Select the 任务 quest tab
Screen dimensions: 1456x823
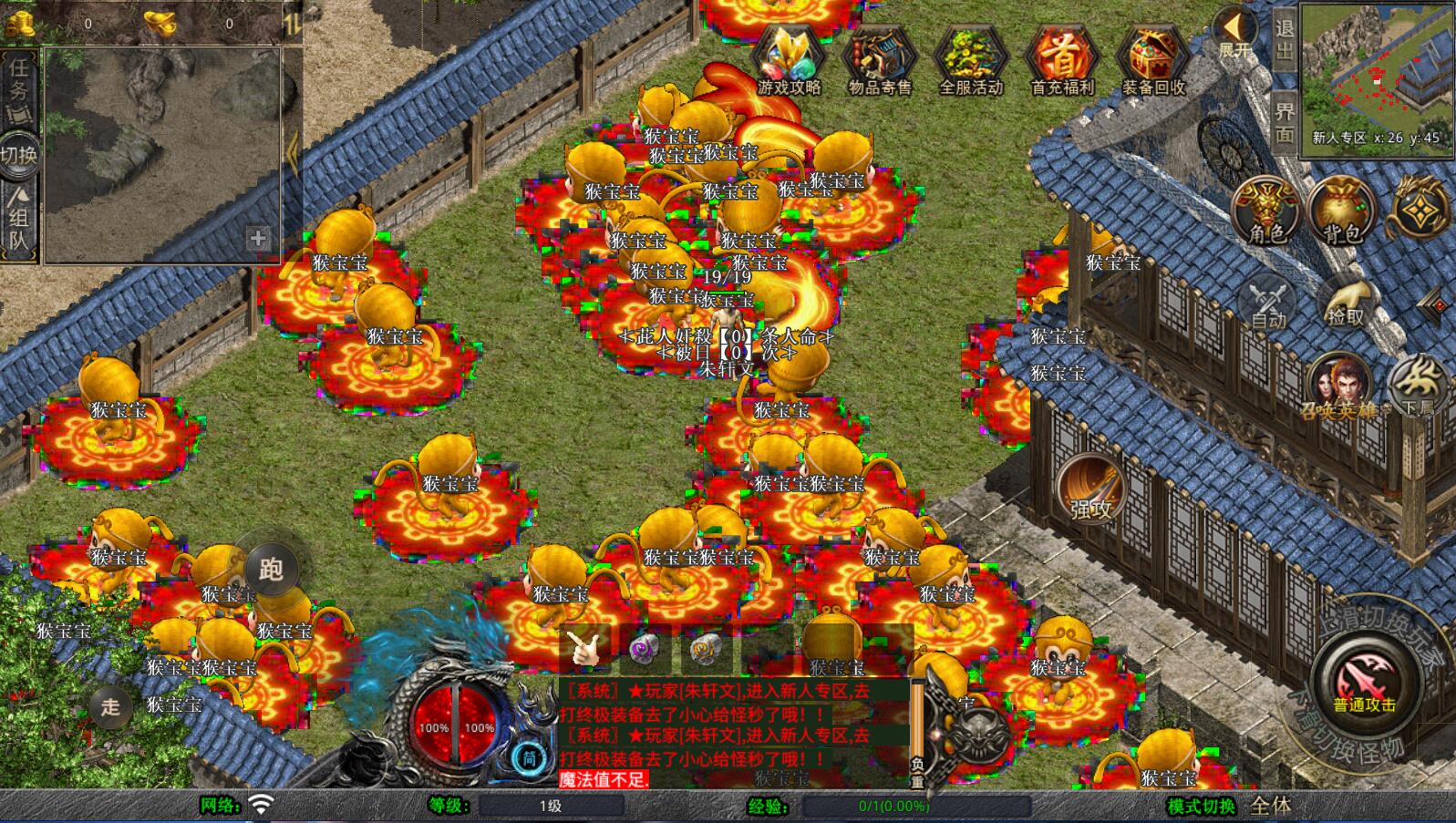(19, 82)
